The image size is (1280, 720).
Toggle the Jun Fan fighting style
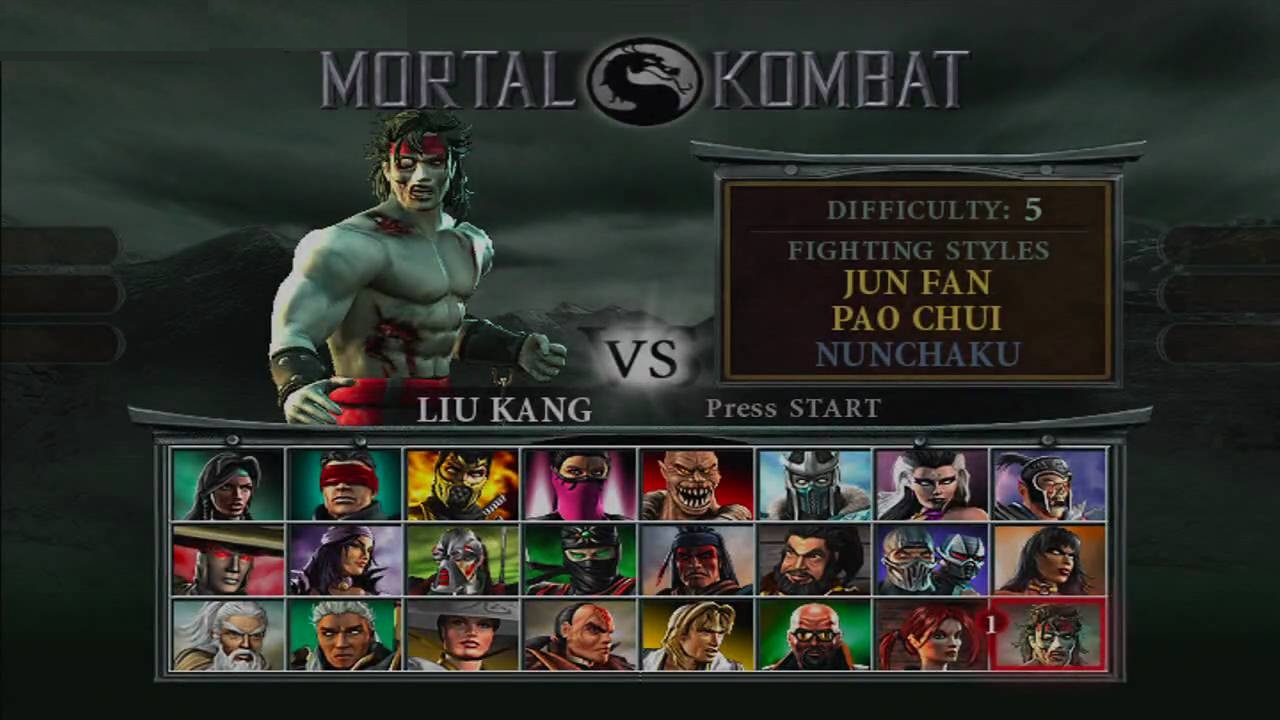916,284
